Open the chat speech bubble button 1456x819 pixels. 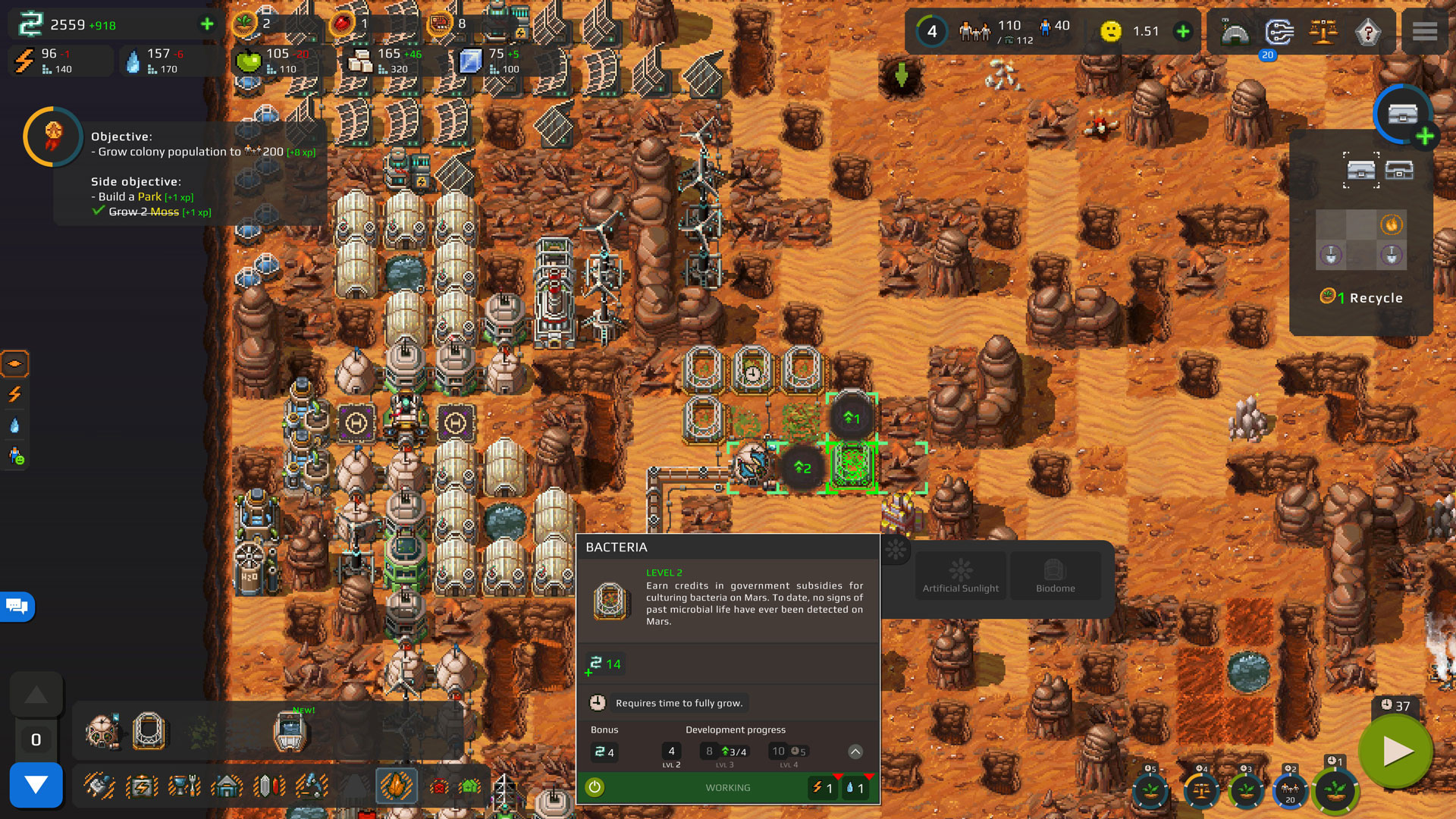tap(17, 606)
